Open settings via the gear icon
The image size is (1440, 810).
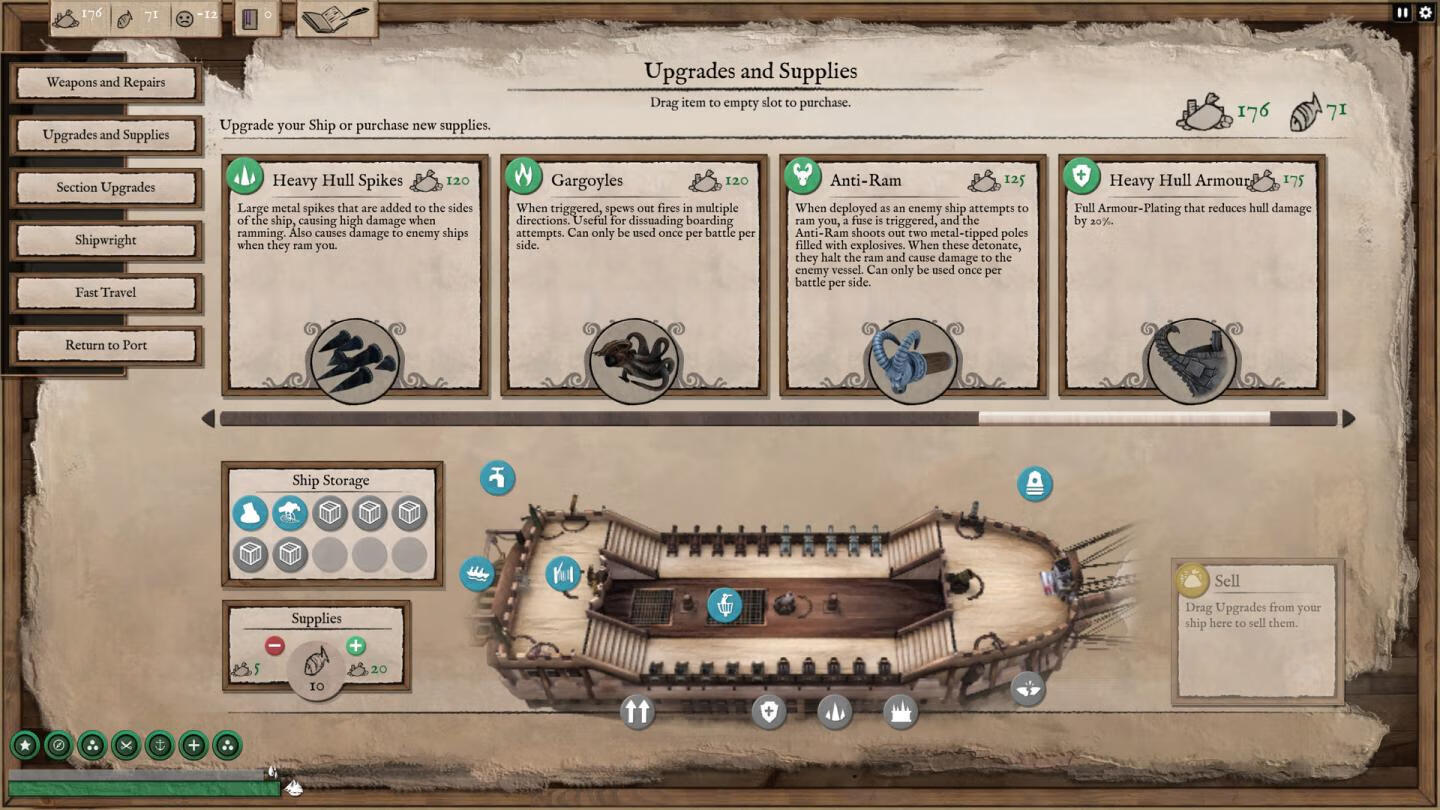point(1425,13)
